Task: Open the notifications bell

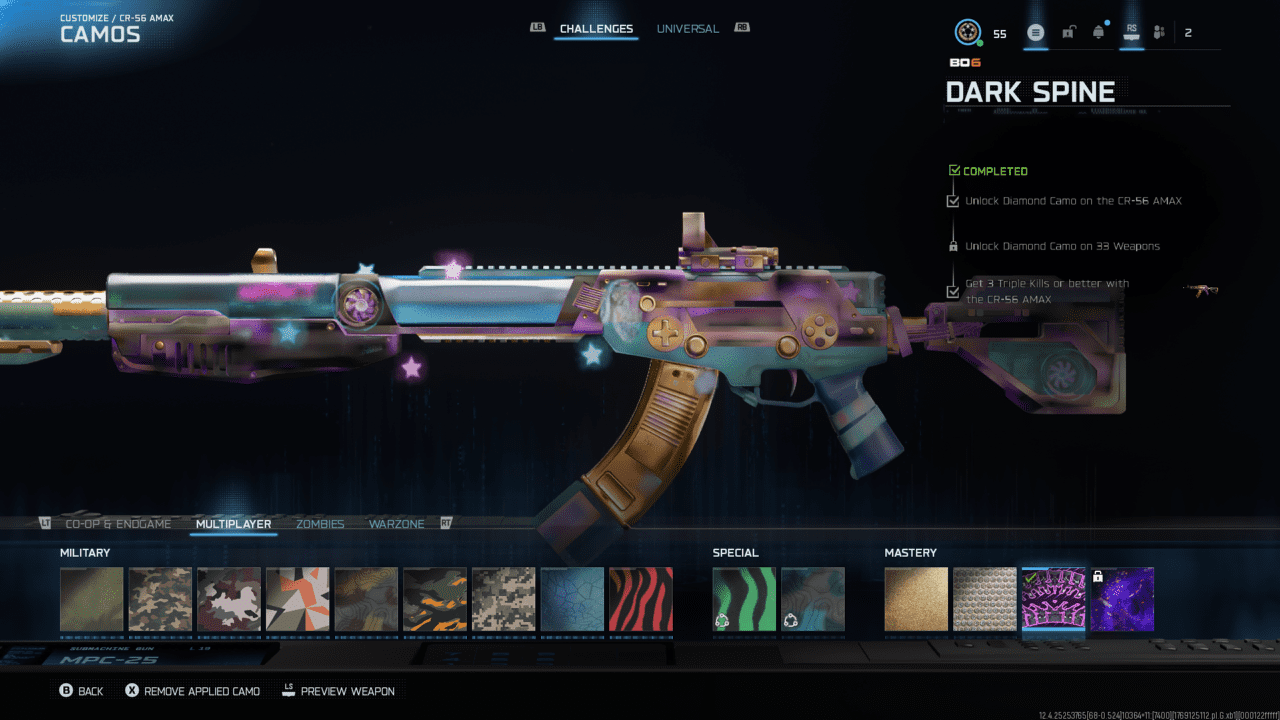Action: (1099, 33)
